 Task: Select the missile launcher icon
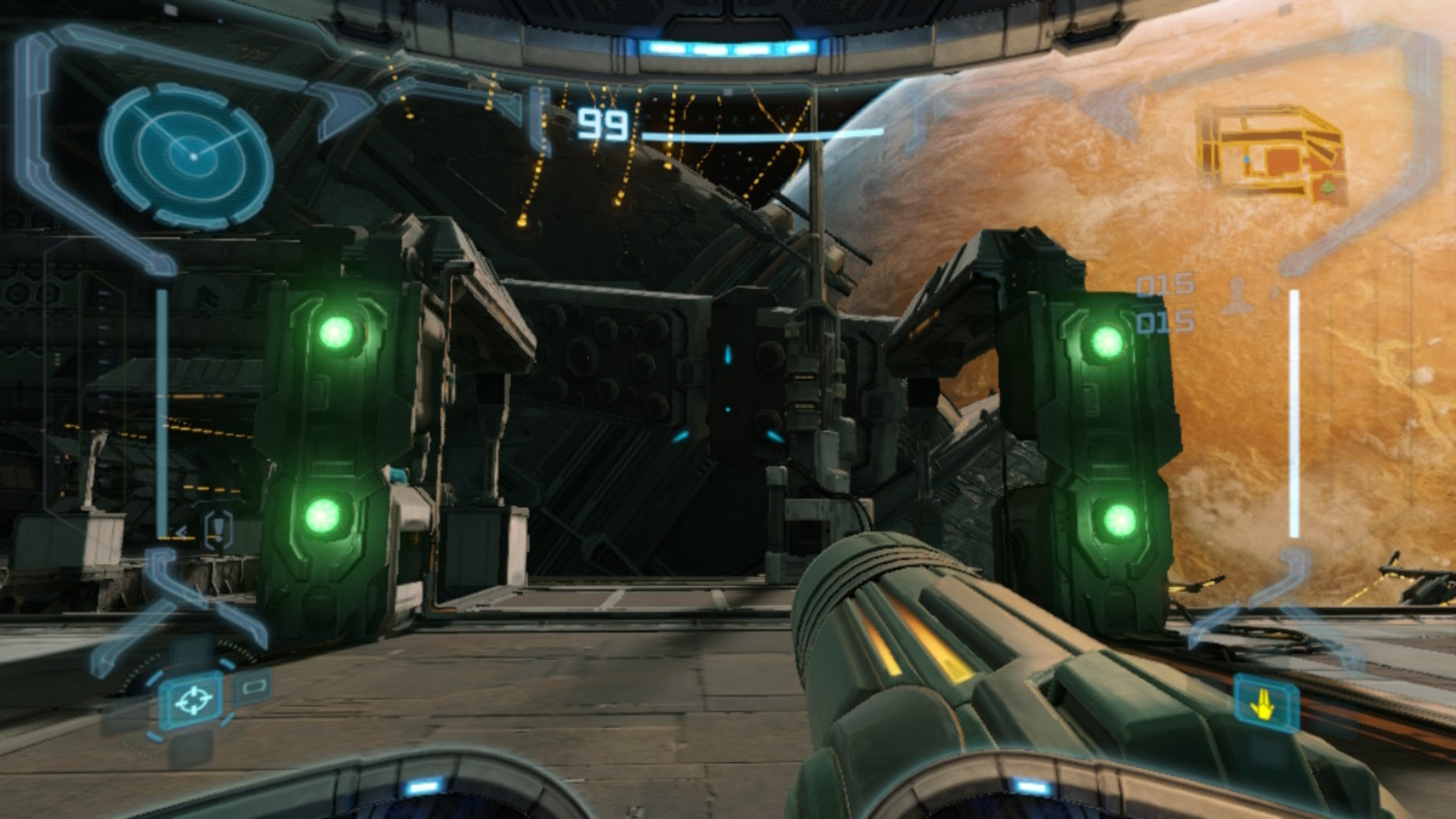[x=1238, y=298]
